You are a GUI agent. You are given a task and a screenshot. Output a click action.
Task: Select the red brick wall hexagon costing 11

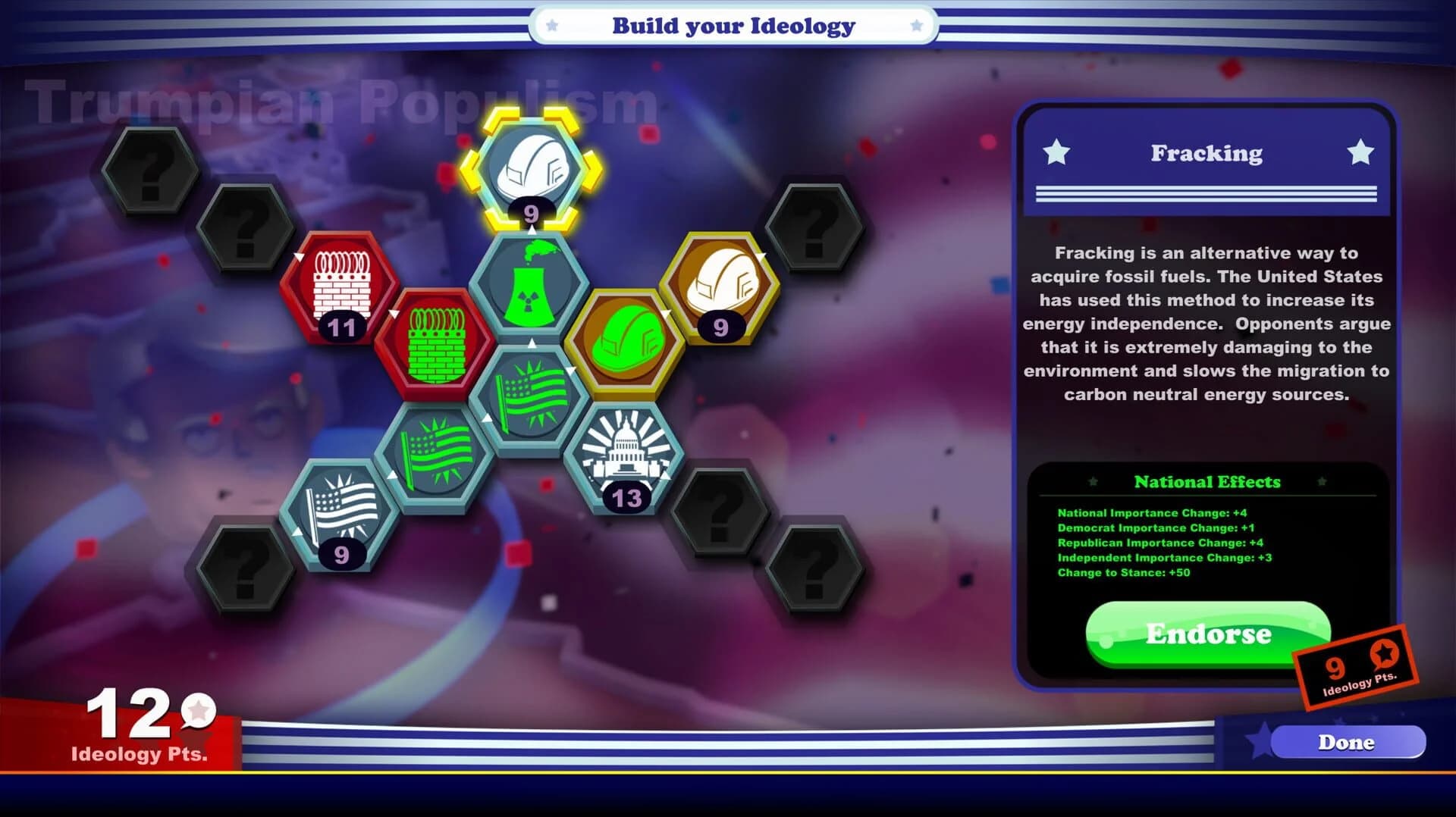click(x=343, y=293)
